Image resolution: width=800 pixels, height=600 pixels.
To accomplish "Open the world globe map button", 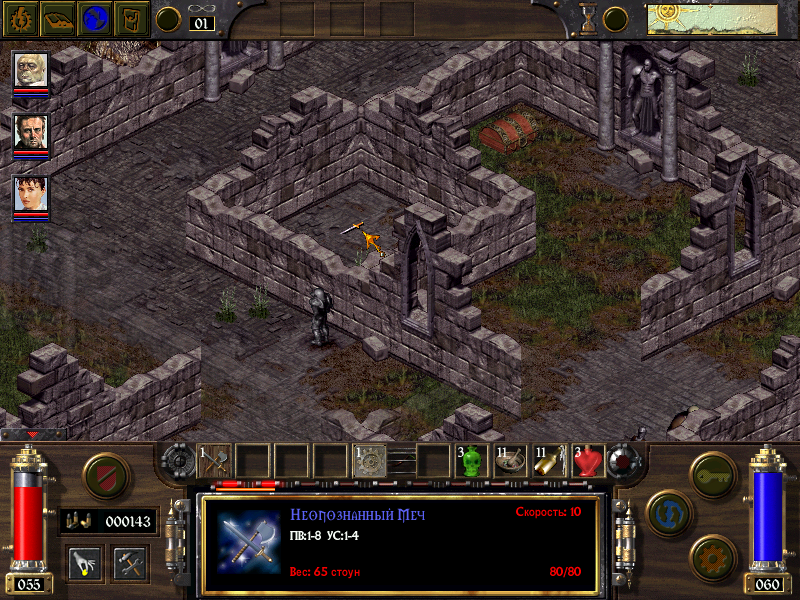I will pos(95,18).
